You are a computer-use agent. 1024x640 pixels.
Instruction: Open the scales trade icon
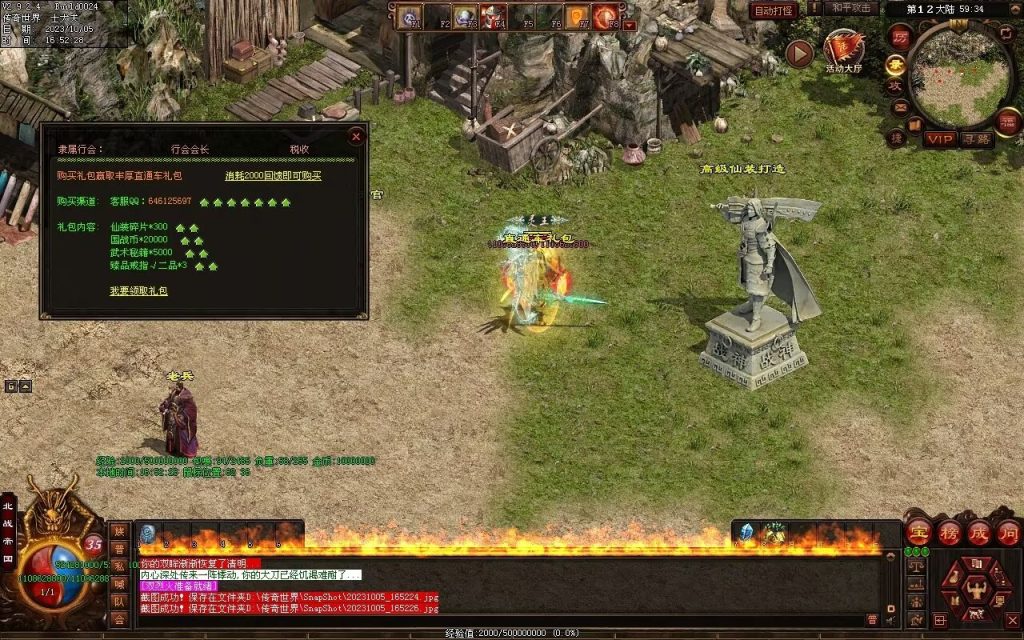click(915, 567)
